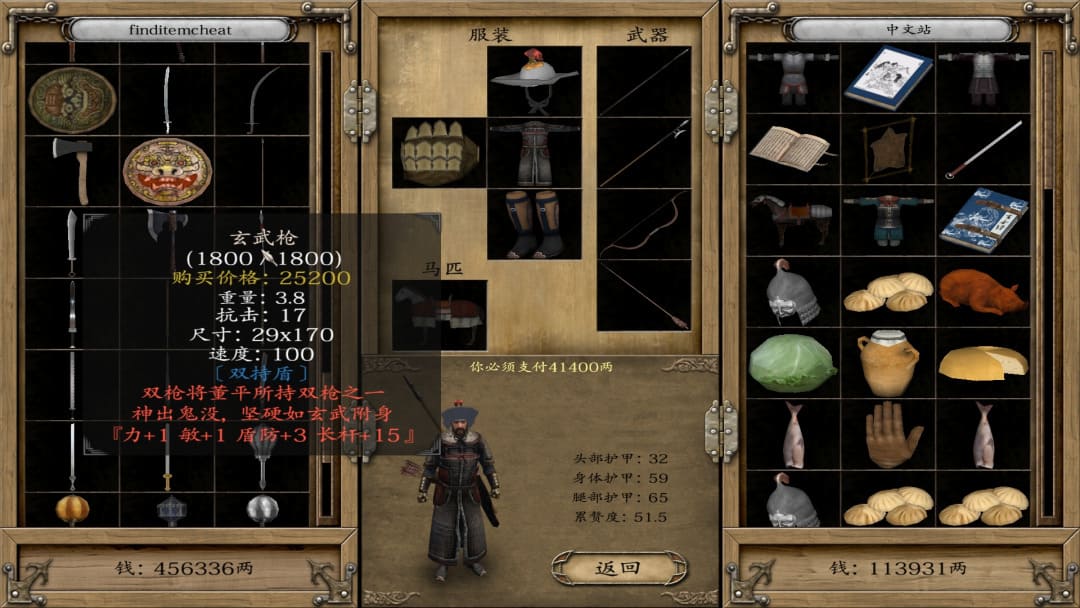Select the open paper book item
Viewport: 1080px width, 608px height.
(792, 148)
